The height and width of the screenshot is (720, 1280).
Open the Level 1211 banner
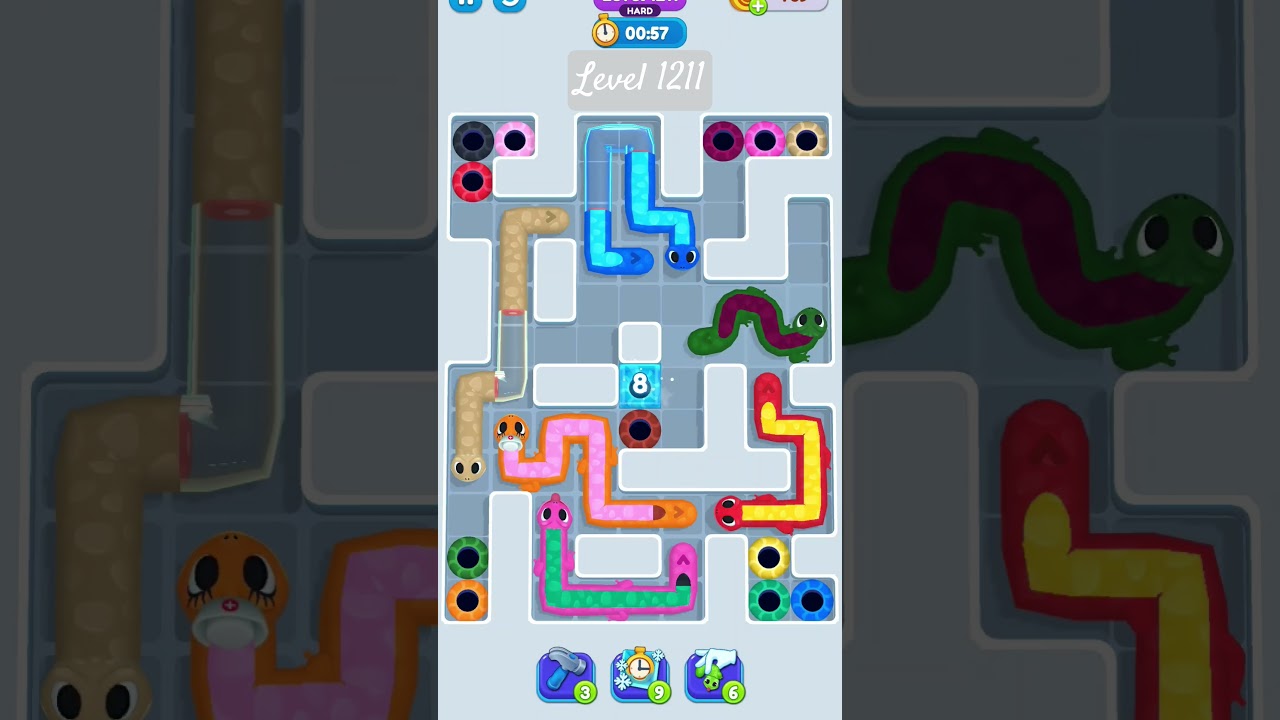[638, 79]
